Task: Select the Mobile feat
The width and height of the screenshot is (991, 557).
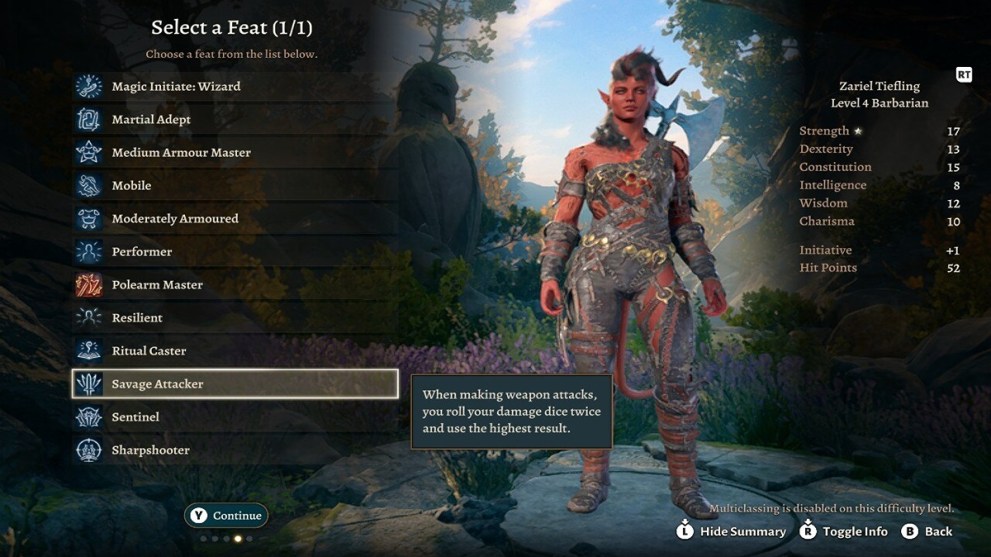Action: pos(131,186)
